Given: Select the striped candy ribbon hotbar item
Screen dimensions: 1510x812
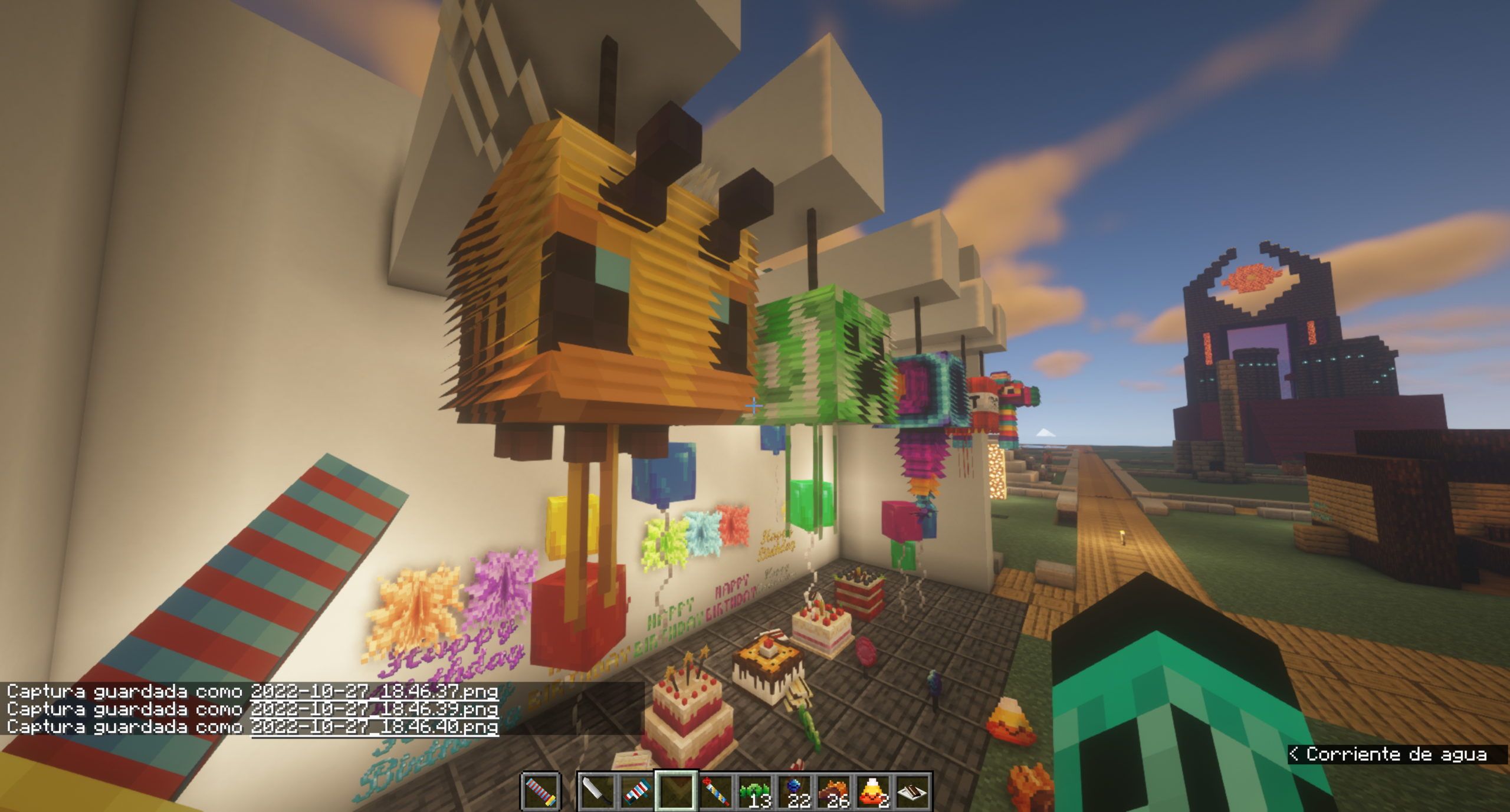Looking at the screenshot, I should pyautogui.click(x=635, y=790).
